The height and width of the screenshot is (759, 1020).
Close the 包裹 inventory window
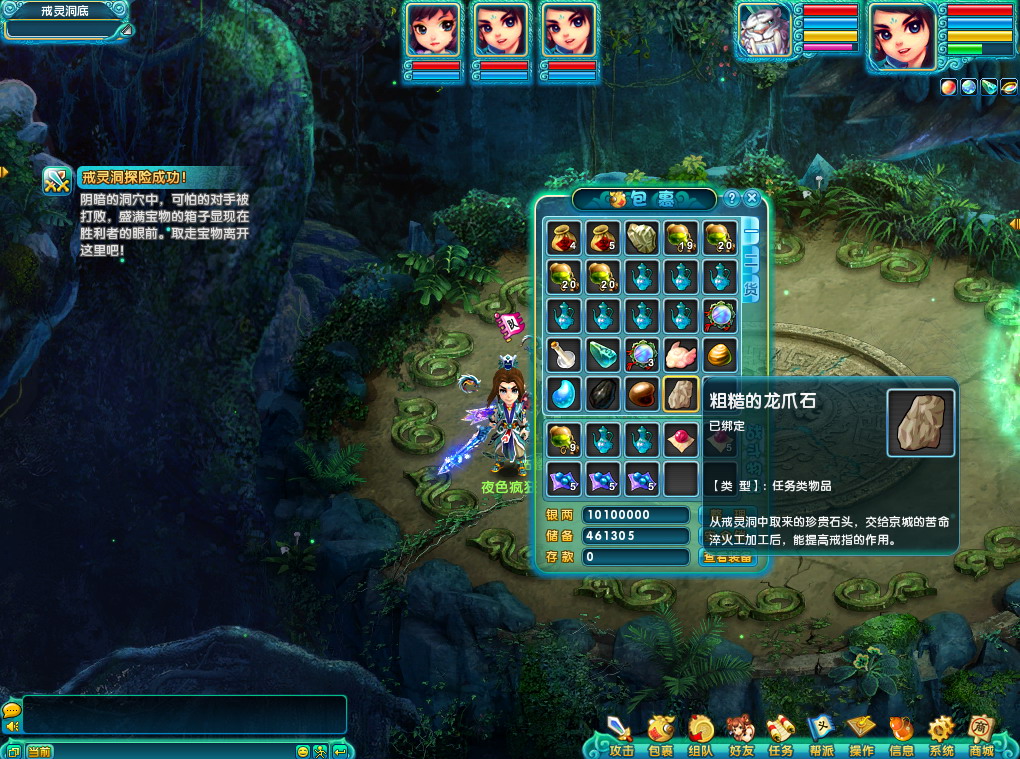(x=752, y=198)
